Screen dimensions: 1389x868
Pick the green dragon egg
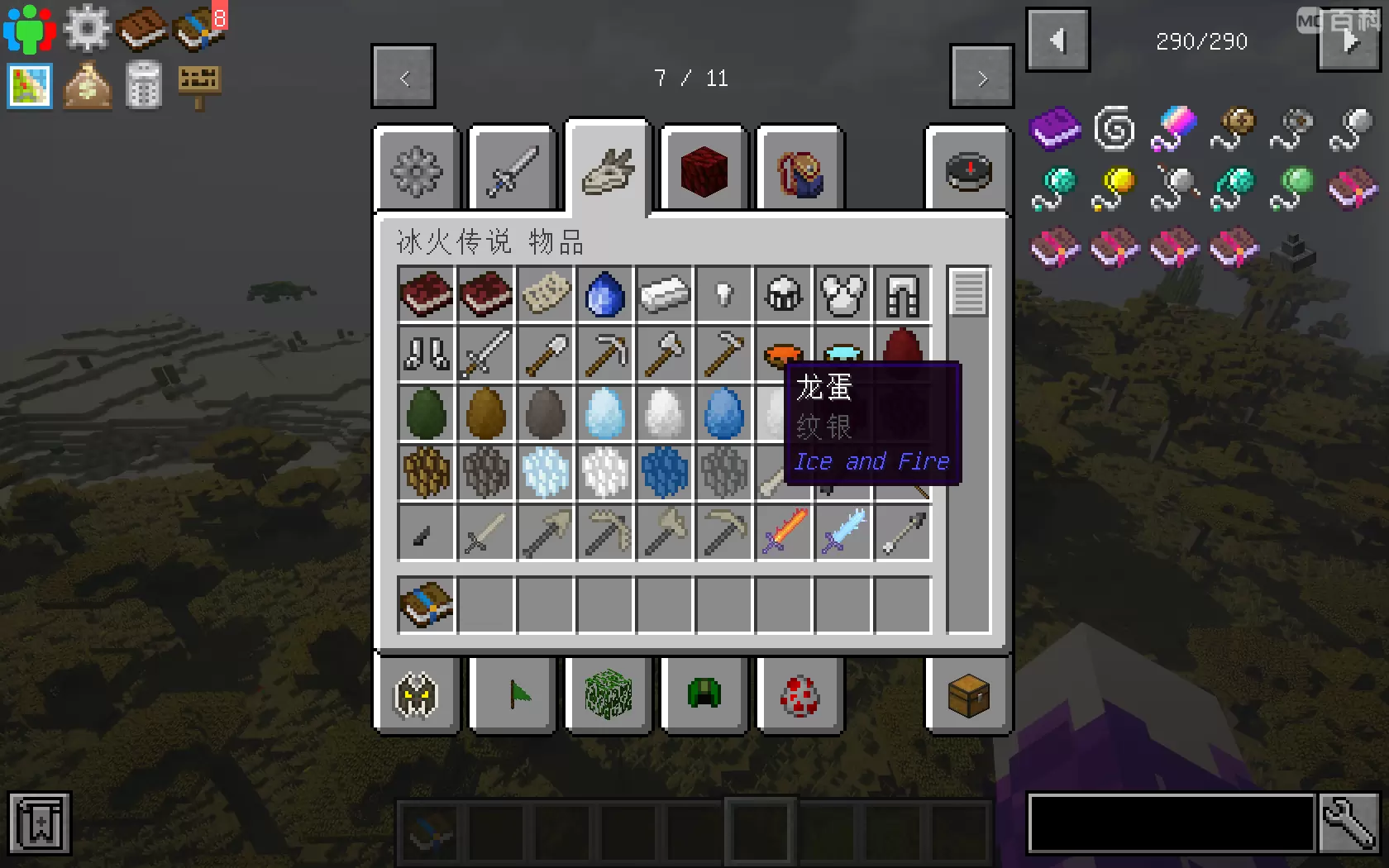[x=427, y=413]
